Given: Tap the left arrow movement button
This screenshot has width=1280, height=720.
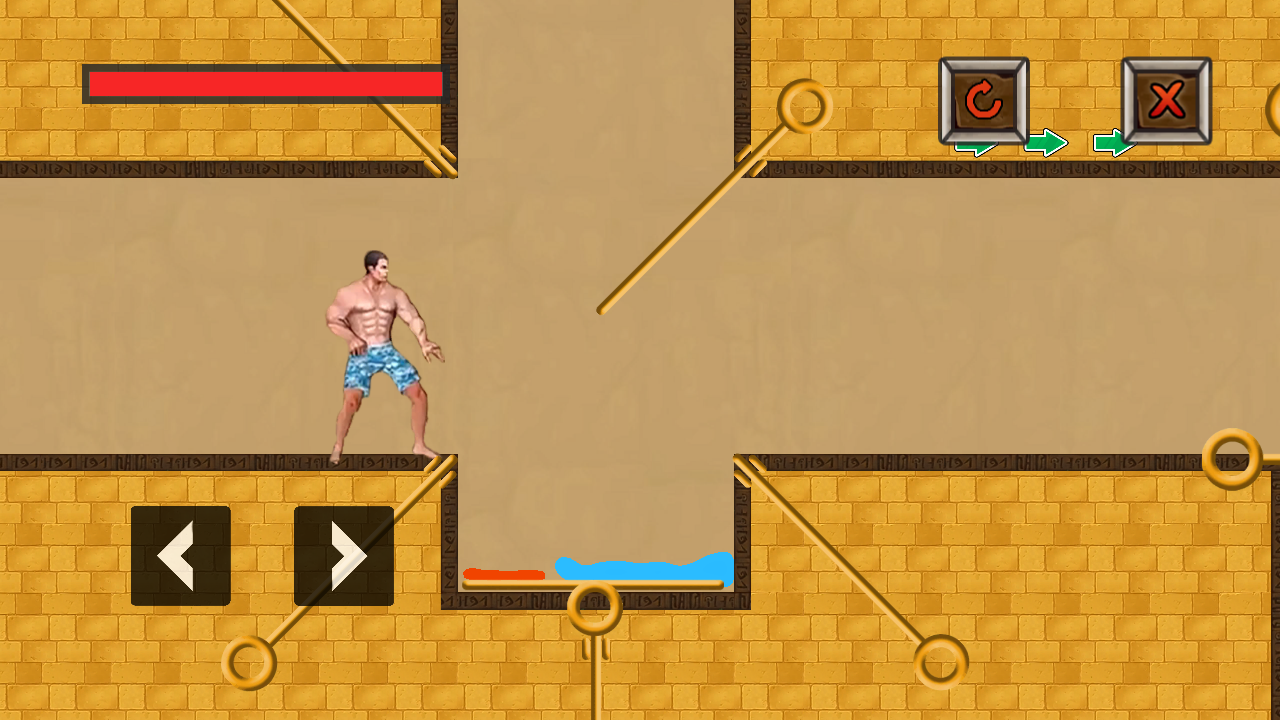Looking at the screenshot, I should (x=181, y=556).
